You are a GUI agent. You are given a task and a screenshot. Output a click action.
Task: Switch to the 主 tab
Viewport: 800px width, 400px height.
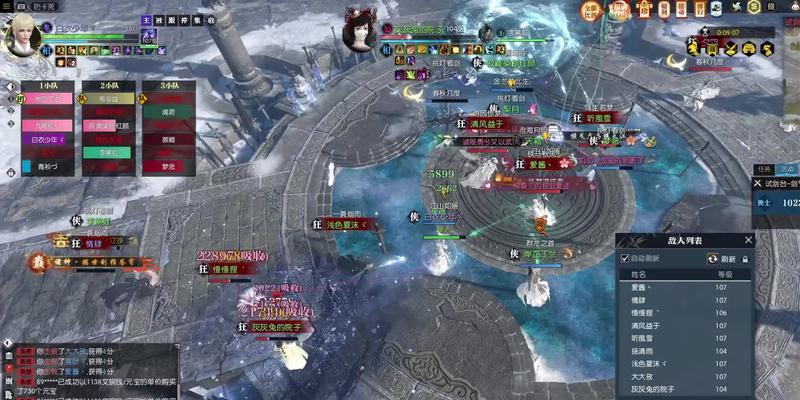146,20
